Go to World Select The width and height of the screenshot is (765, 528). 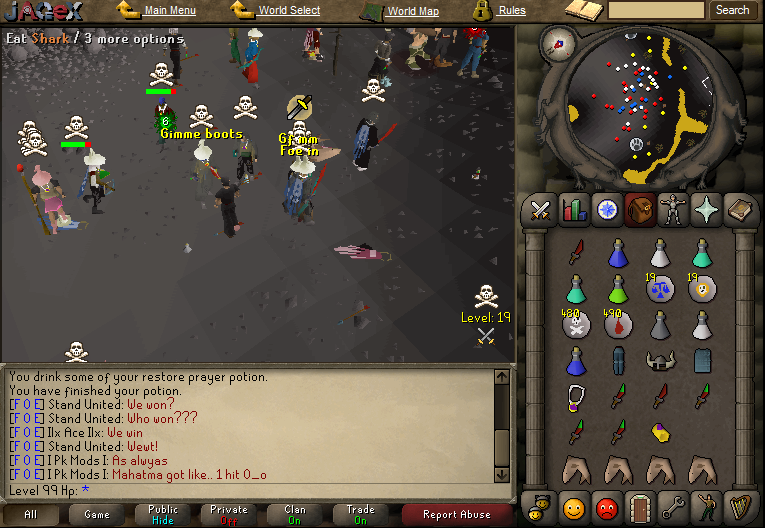pos(289,11)
